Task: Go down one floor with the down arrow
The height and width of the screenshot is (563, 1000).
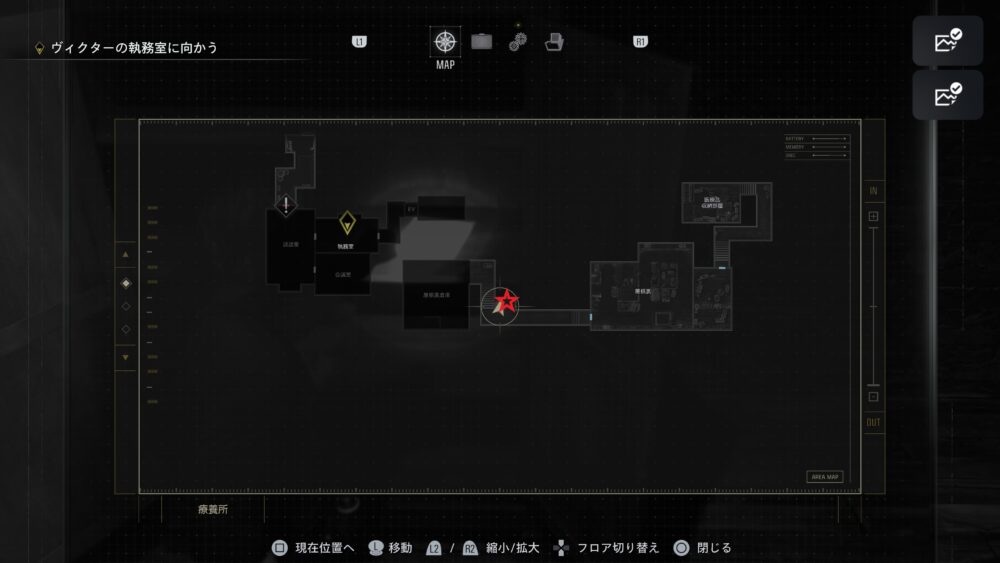Action: pos(125,357)
